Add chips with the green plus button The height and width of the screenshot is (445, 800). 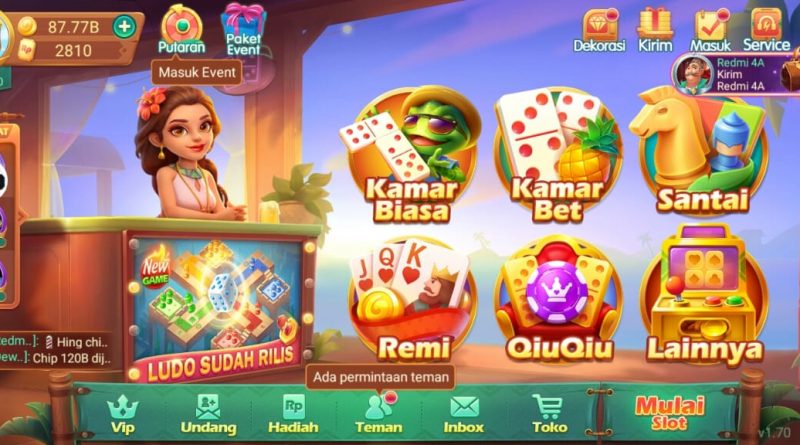coord(124,27)
